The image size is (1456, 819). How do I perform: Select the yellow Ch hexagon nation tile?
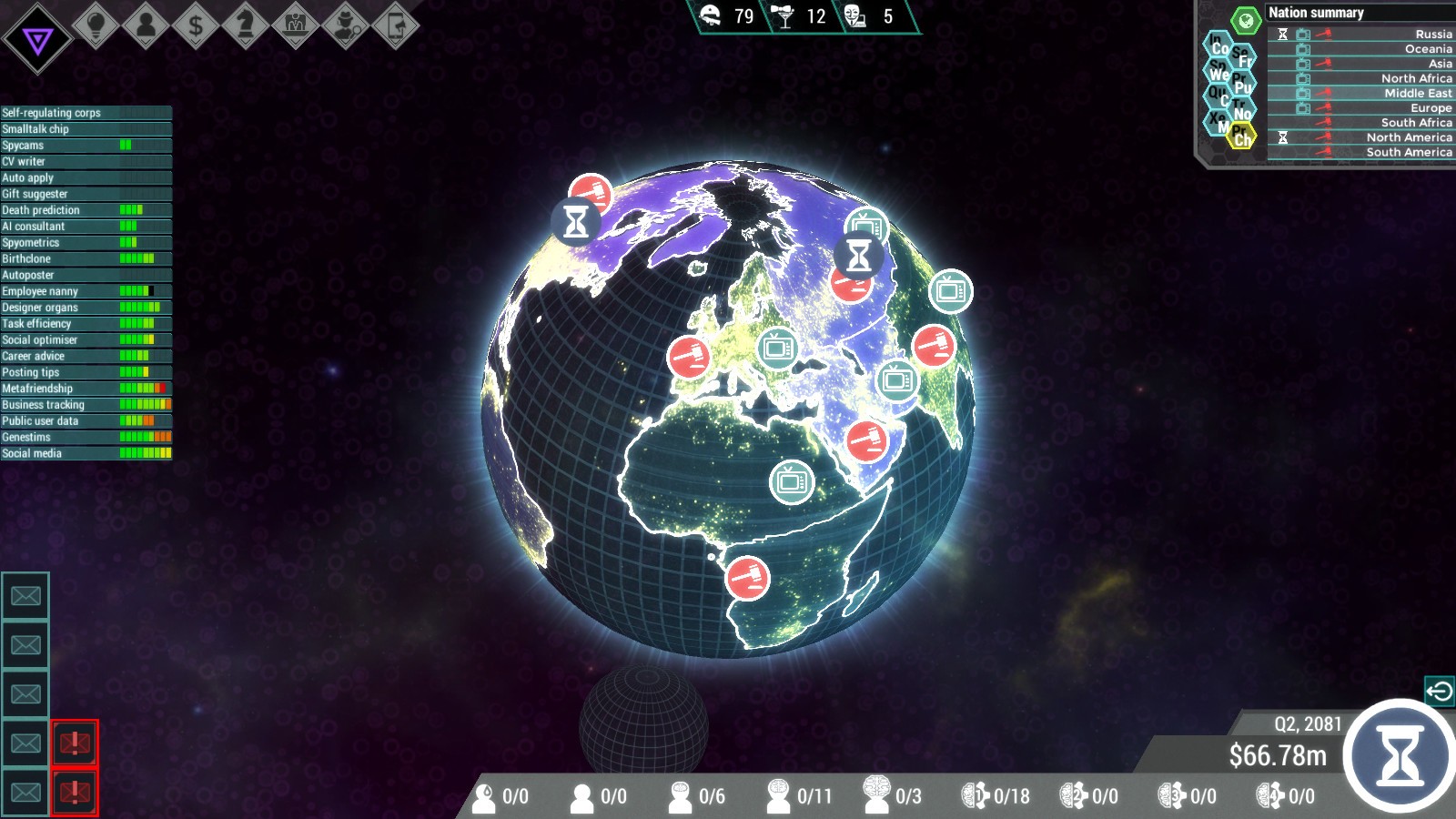(1242, 136)
